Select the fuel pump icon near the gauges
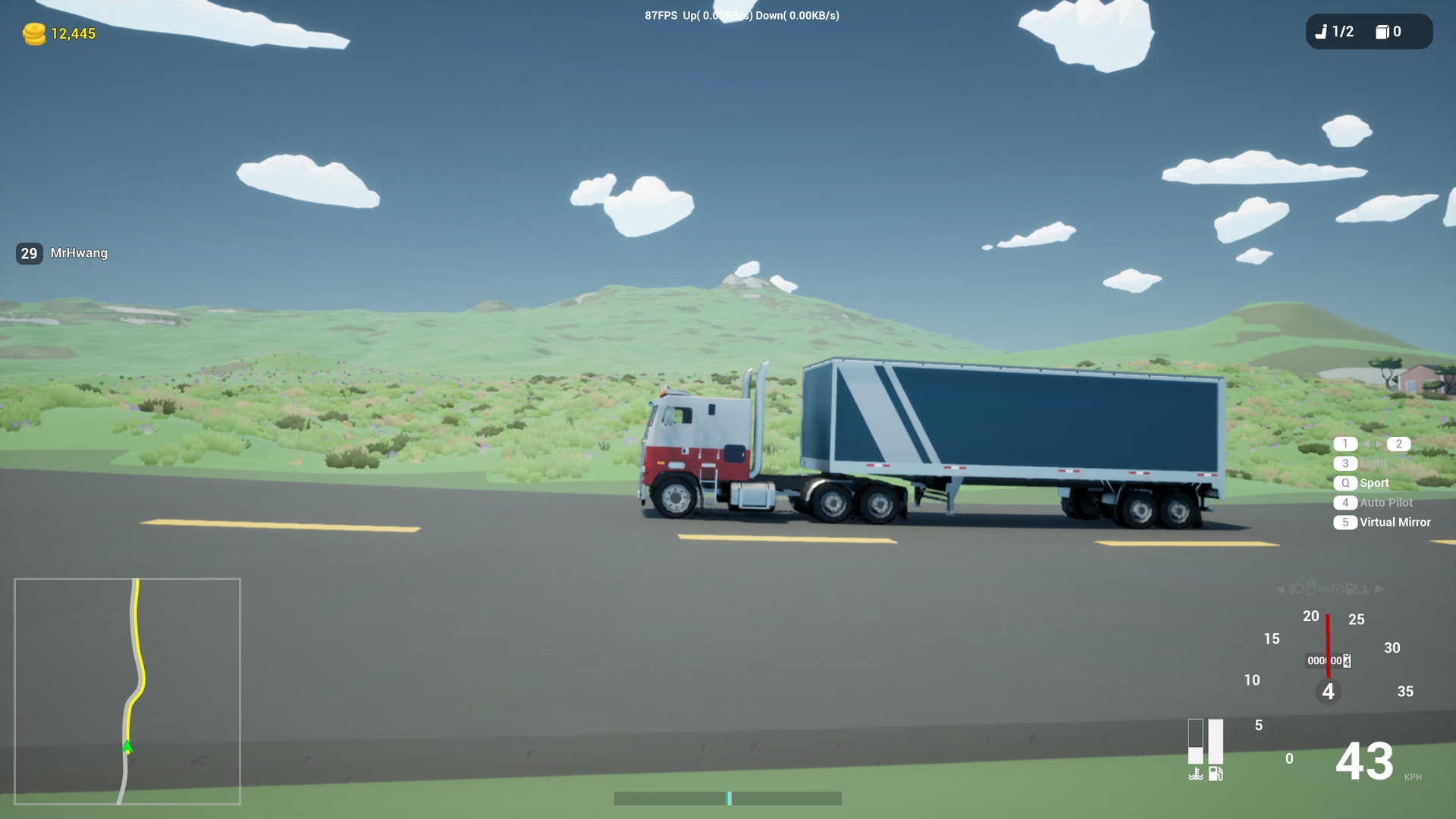Viewport: 1456px width, 819px height. [x=1216, y=774]
